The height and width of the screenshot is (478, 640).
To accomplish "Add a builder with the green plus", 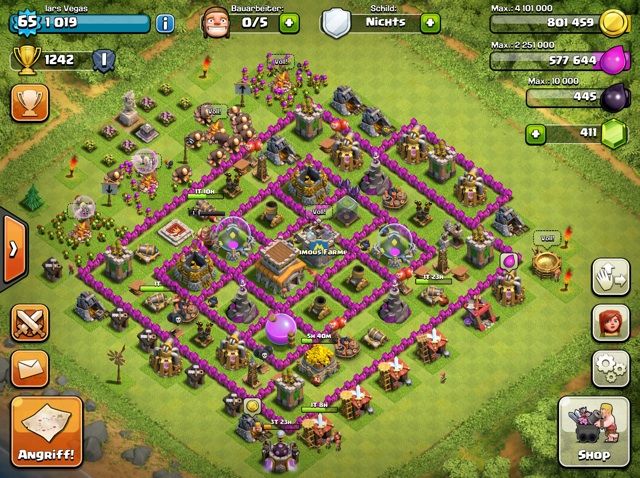I will [289, 22].
